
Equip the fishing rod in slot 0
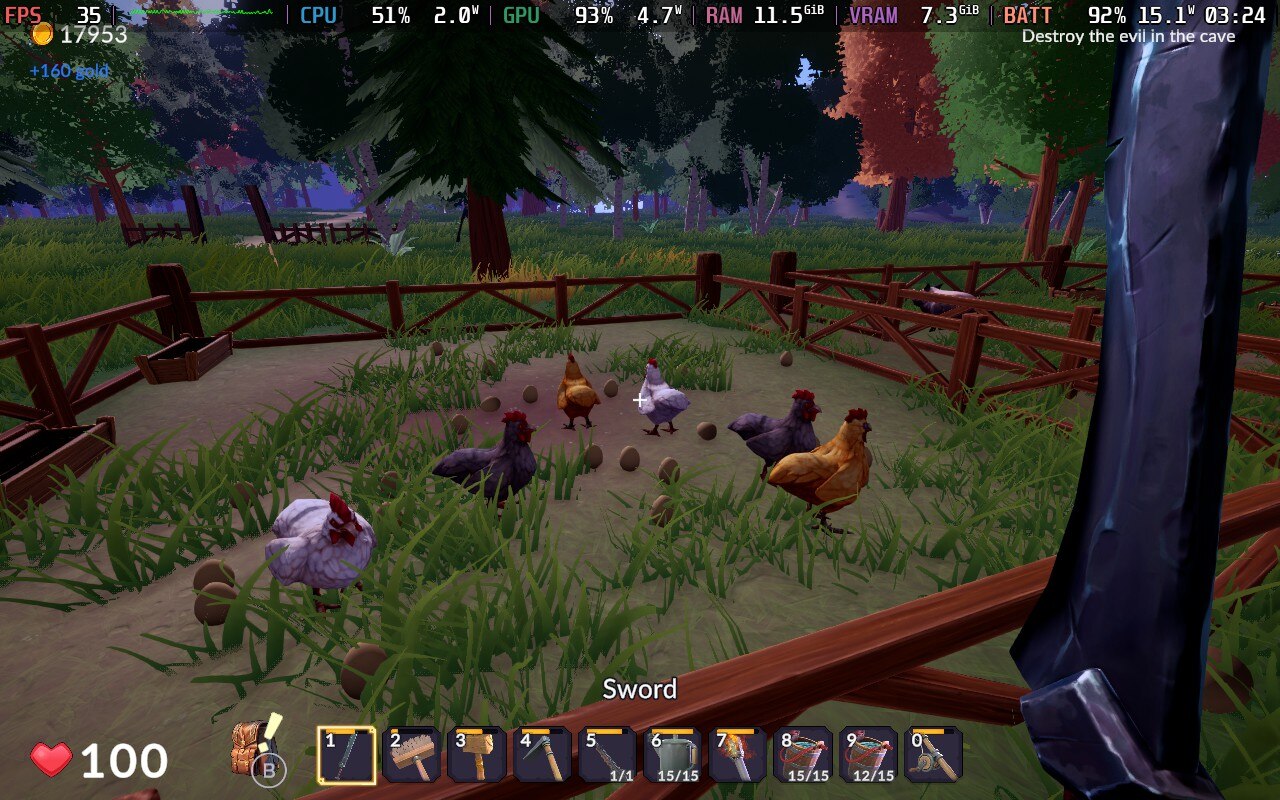tap(934, 755)
